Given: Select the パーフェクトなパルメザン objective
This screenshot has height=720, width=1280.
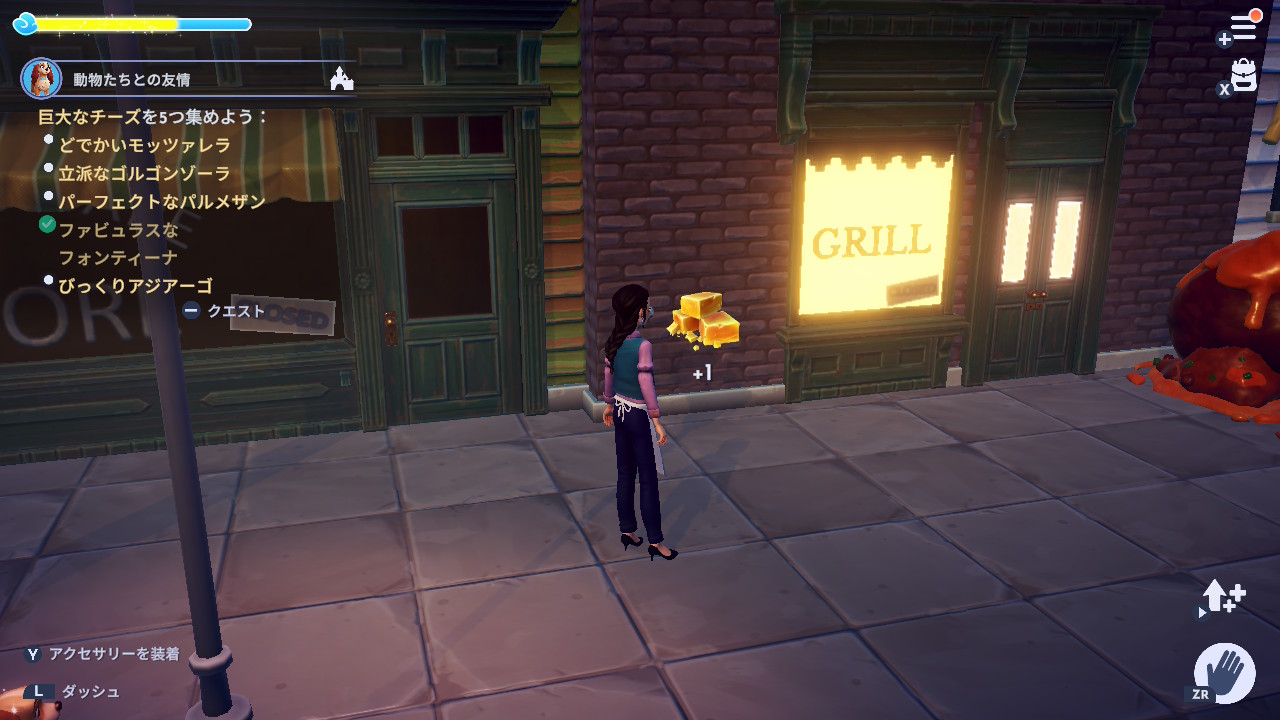Looking at the screenshot, I should (x=161, y=201).
